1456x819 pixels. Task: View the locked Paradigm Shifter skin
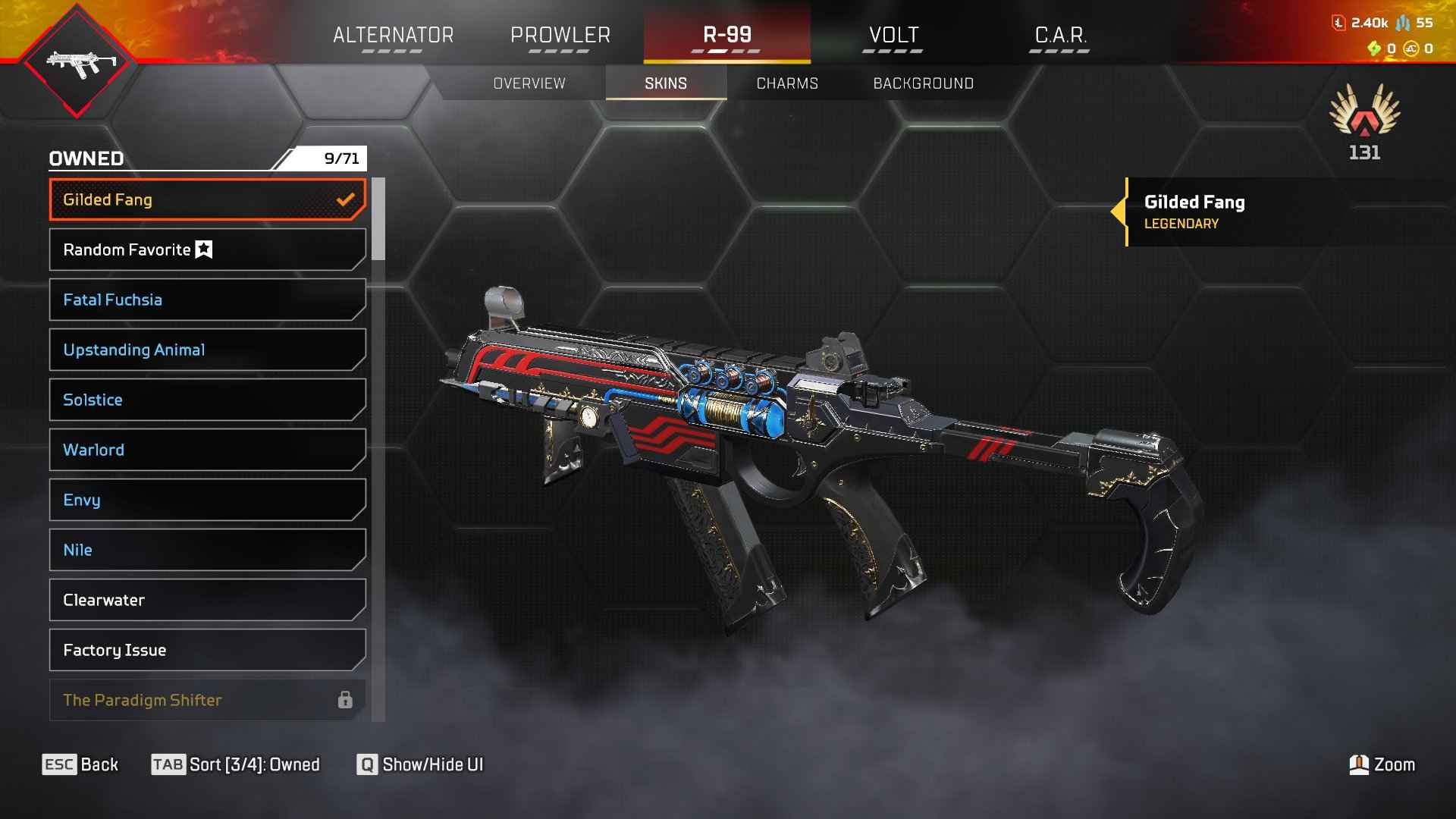click(207, 699)
